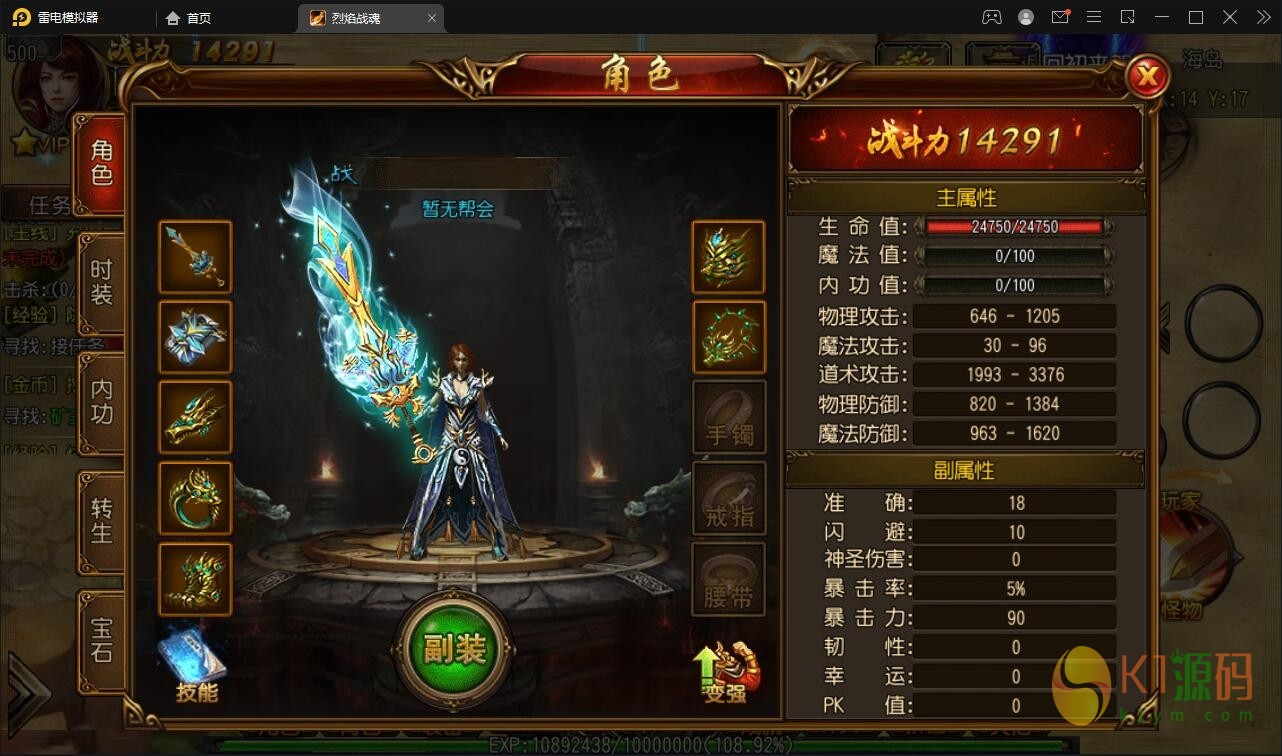Switch to the 时装 tab
Screen dimensions: 1282x756
101,283
